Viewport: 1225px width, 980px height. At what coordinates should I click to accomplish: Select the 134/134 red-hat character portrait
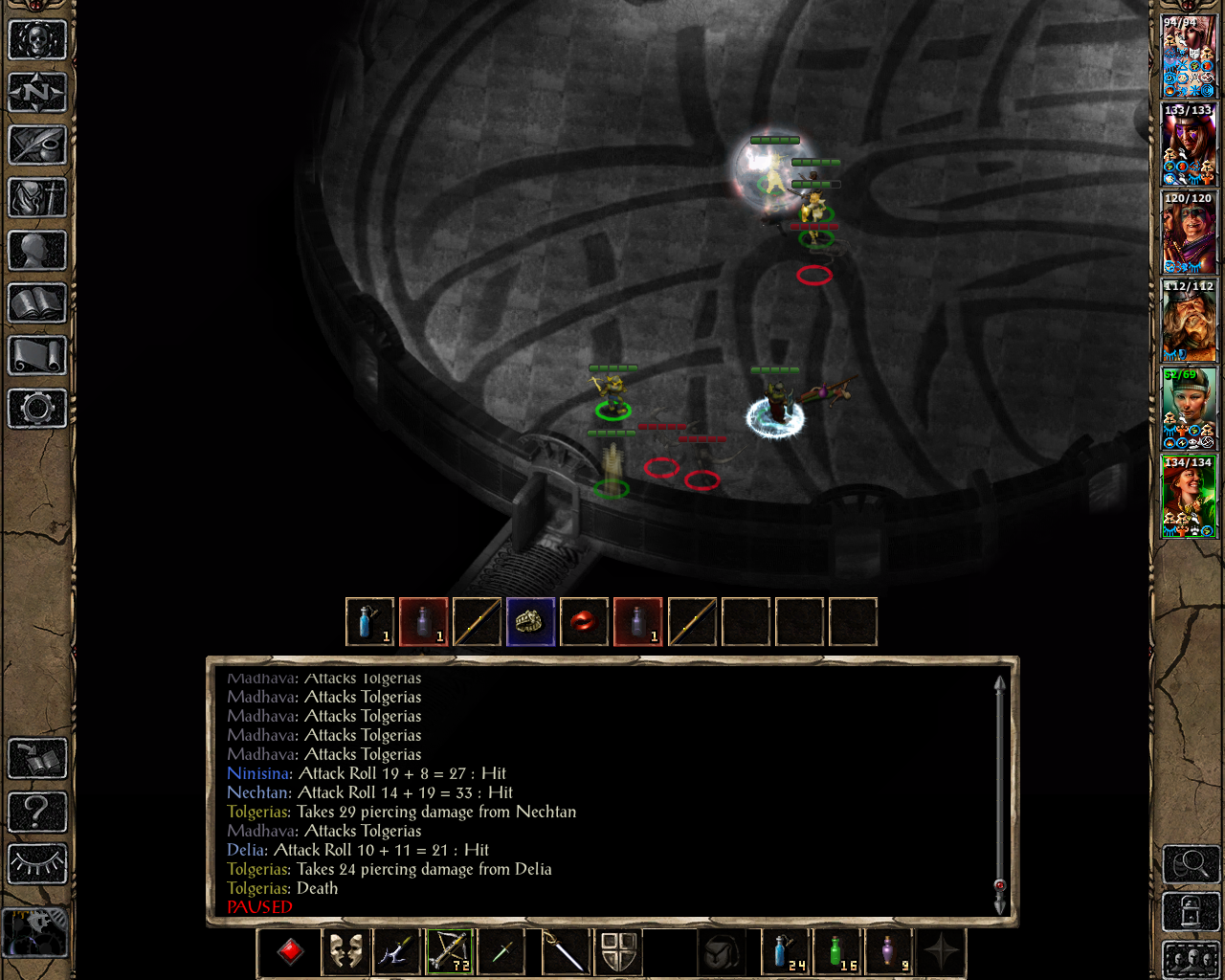tap(1189, 498)
